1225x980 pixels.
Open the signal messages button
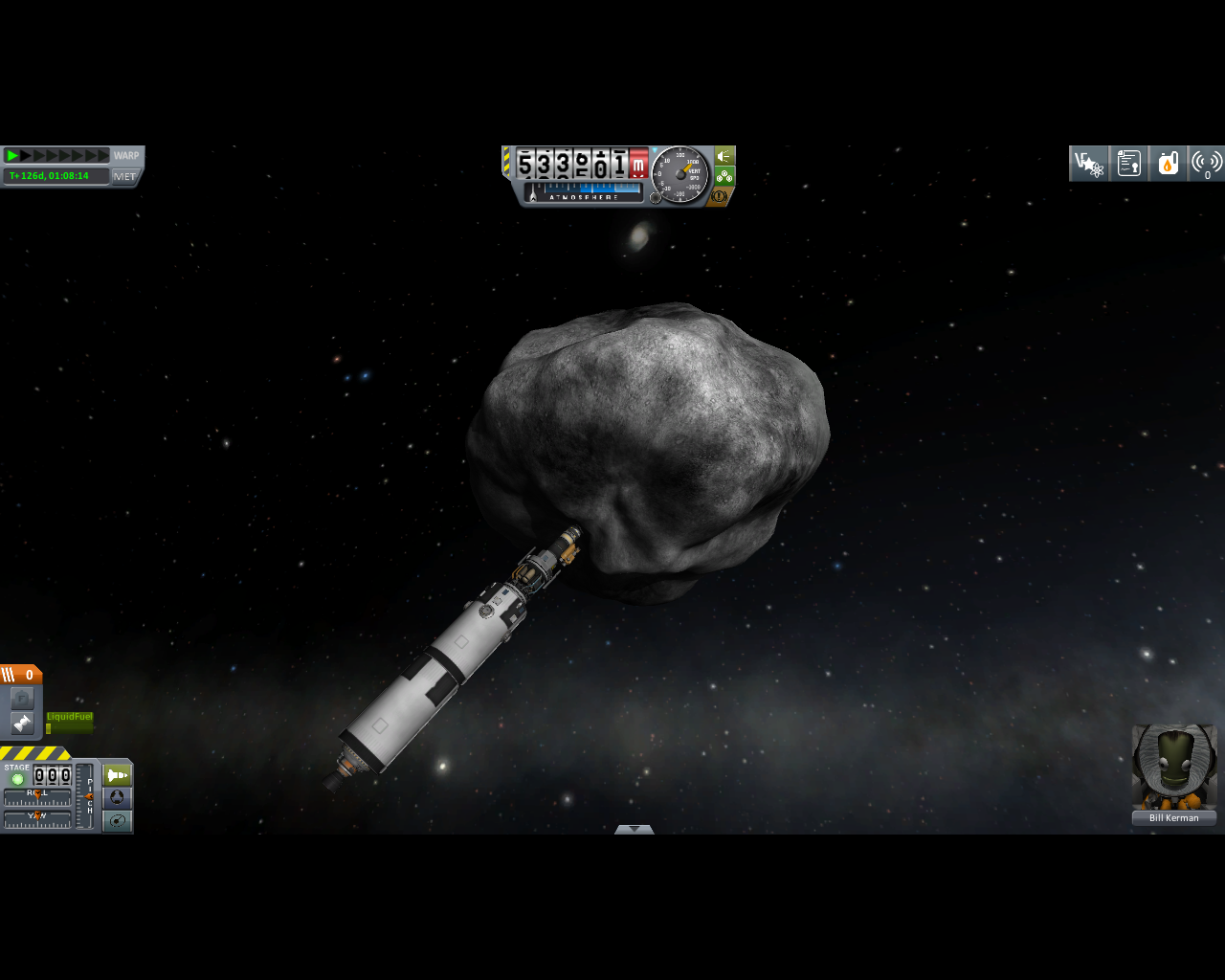[x=1207, y=164]
